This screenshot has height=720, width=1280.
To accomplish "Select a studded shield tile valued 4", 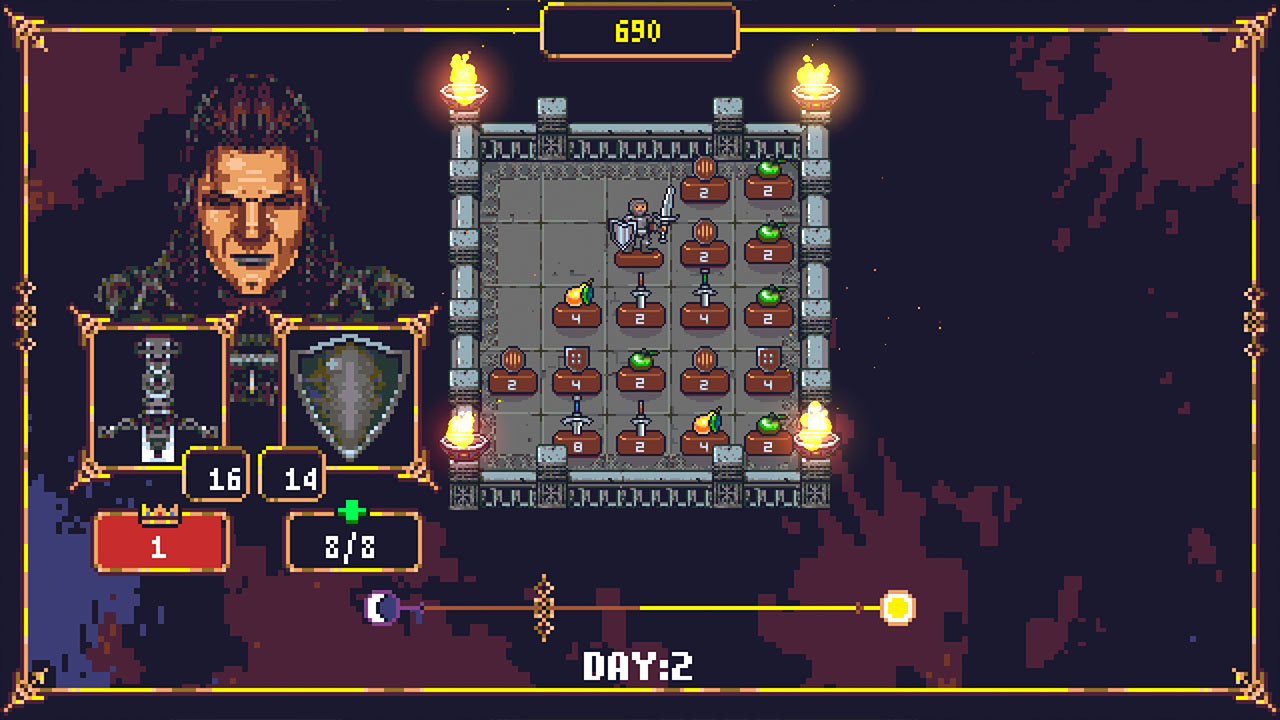I will [x=575, y=378].
